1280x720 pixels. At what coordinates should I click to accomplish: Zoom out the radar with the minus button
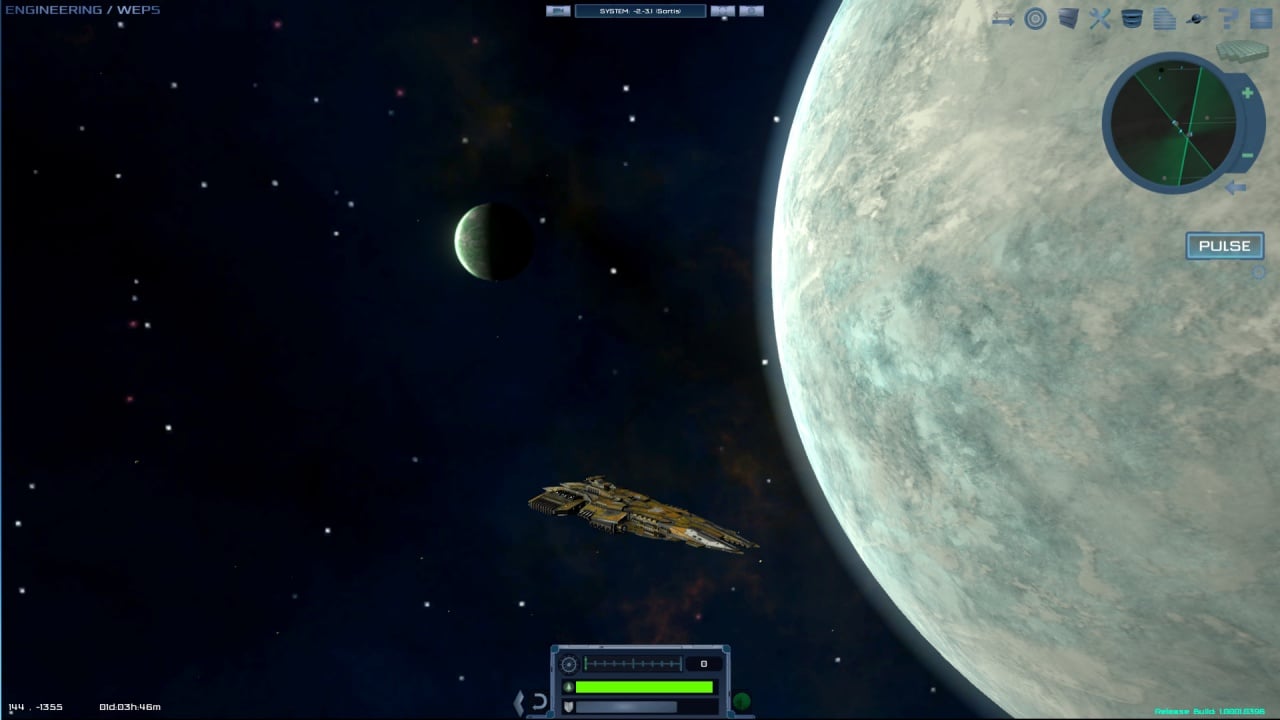point(1247,155)
